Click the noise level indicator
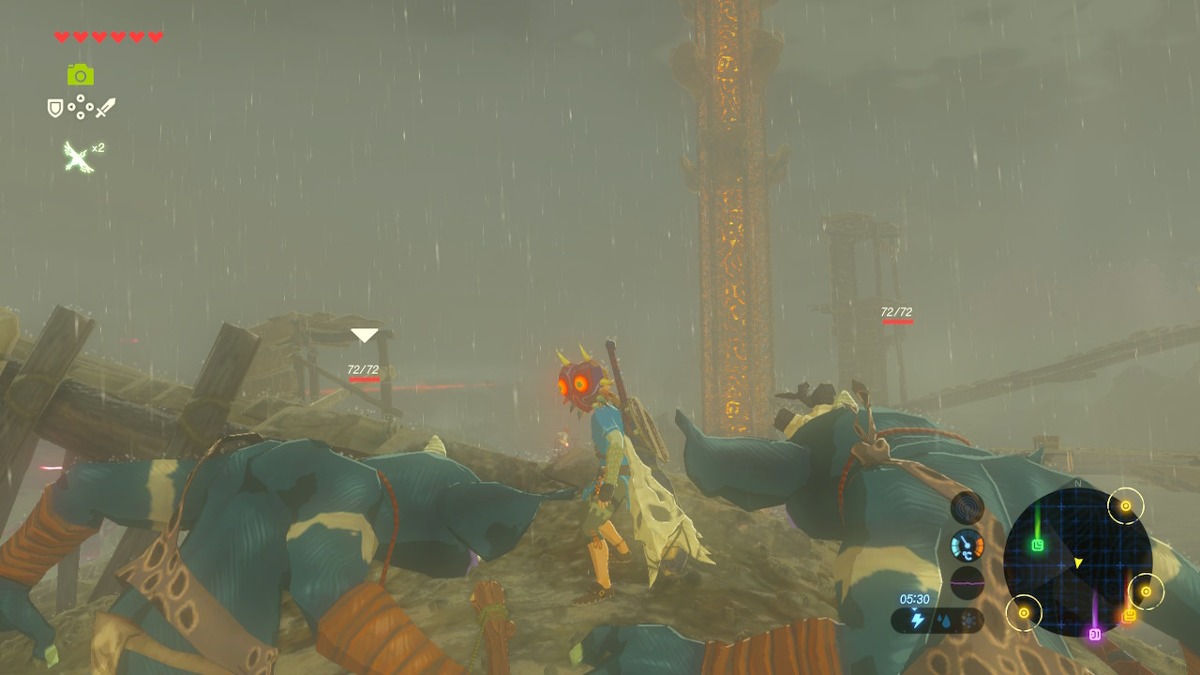The width and height of the screenshot is (1200, 675). [x=966, y=582]
